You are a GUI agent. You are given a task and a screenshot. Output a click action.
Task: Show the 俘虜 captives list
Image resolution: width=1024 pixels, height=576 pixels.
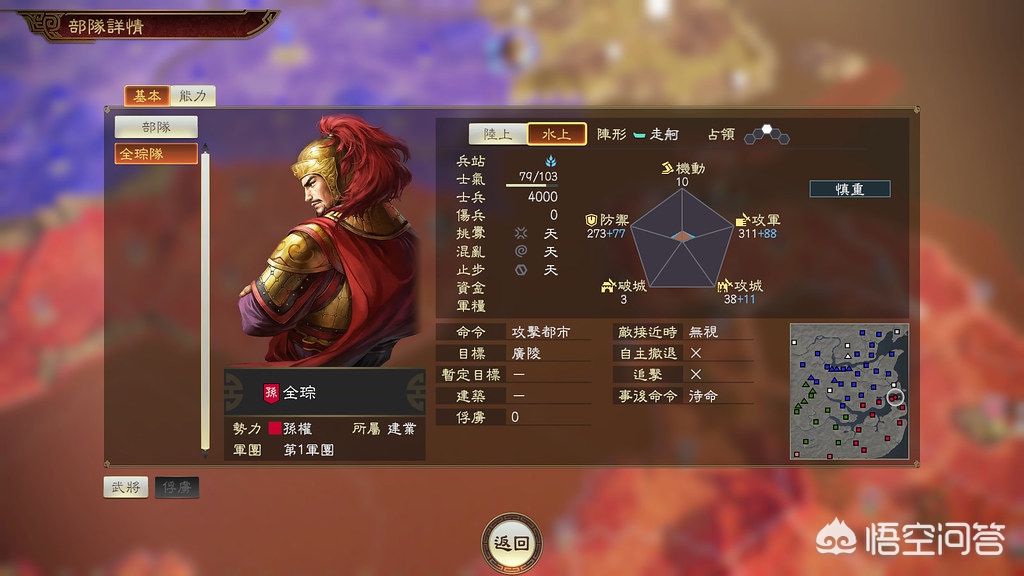pyautogui.click(x=176, y=487)
